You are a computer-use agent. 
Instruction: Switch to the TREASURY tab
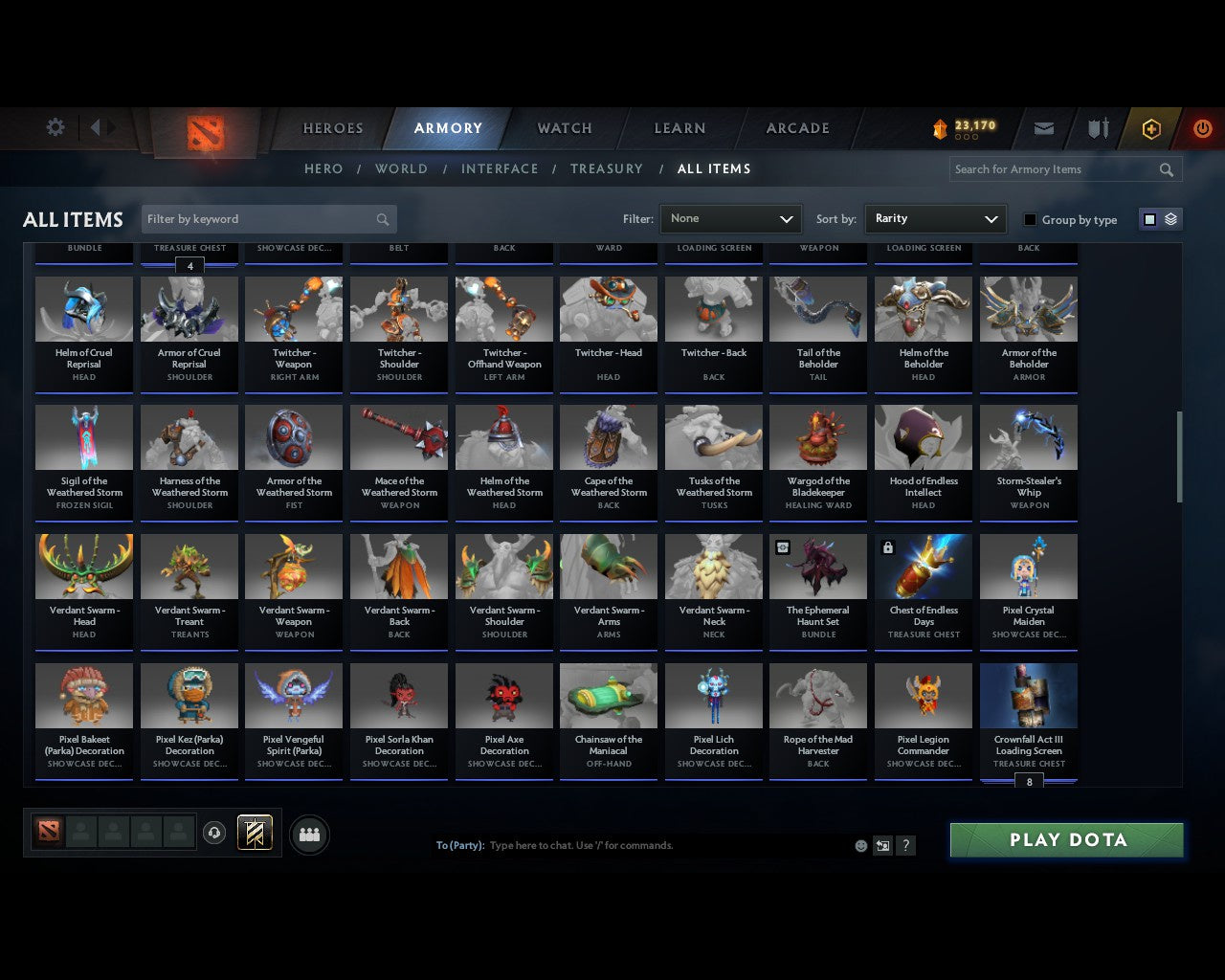click(x=606, y=168)
